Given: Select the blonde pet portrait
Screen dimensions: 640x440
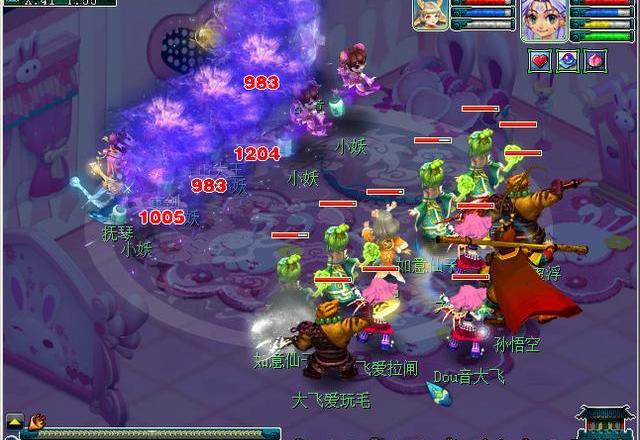Looking at the screenshot, I should tap(430, 15).
